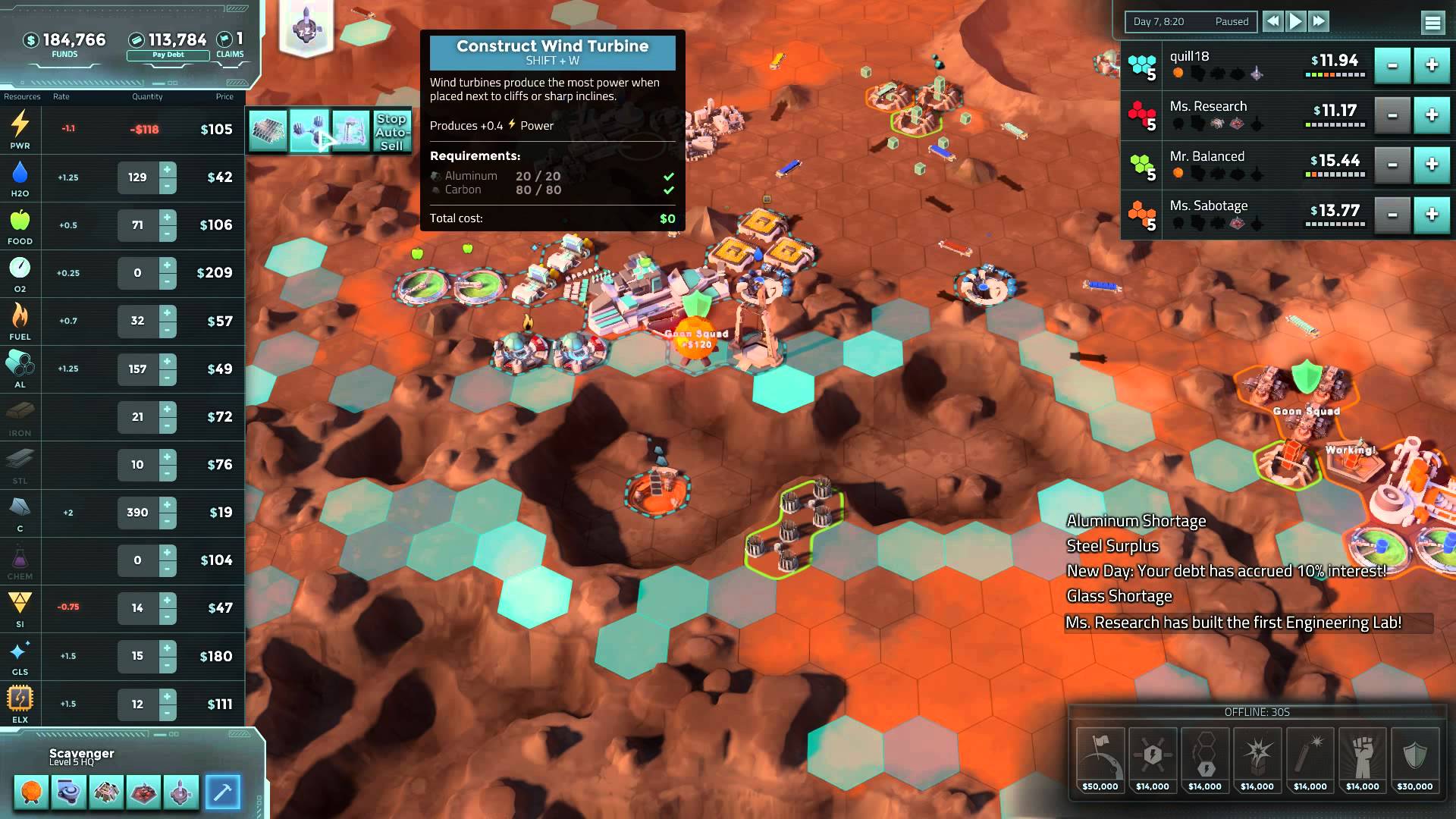Purchase the dynamite black market item
This screenshot has height=819, width=1456.
pyautogui.click(x=1310, y=758)
